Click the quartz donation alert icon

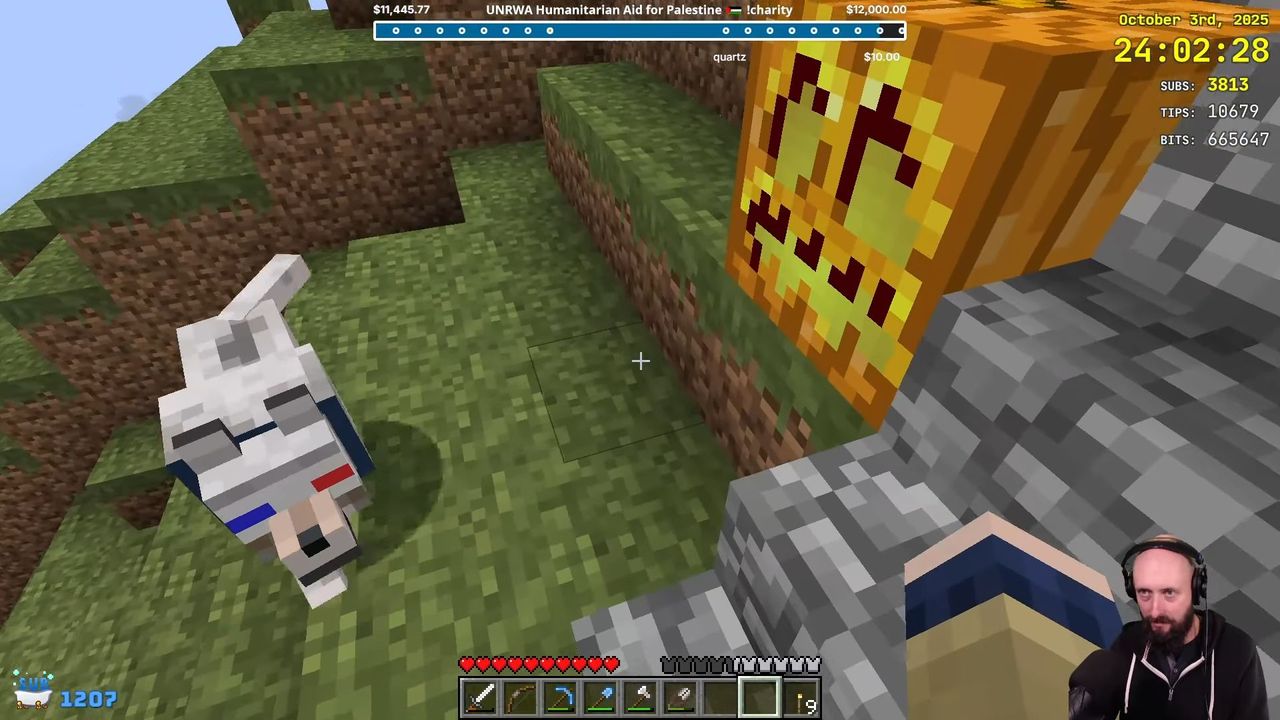tap(729, 57)
